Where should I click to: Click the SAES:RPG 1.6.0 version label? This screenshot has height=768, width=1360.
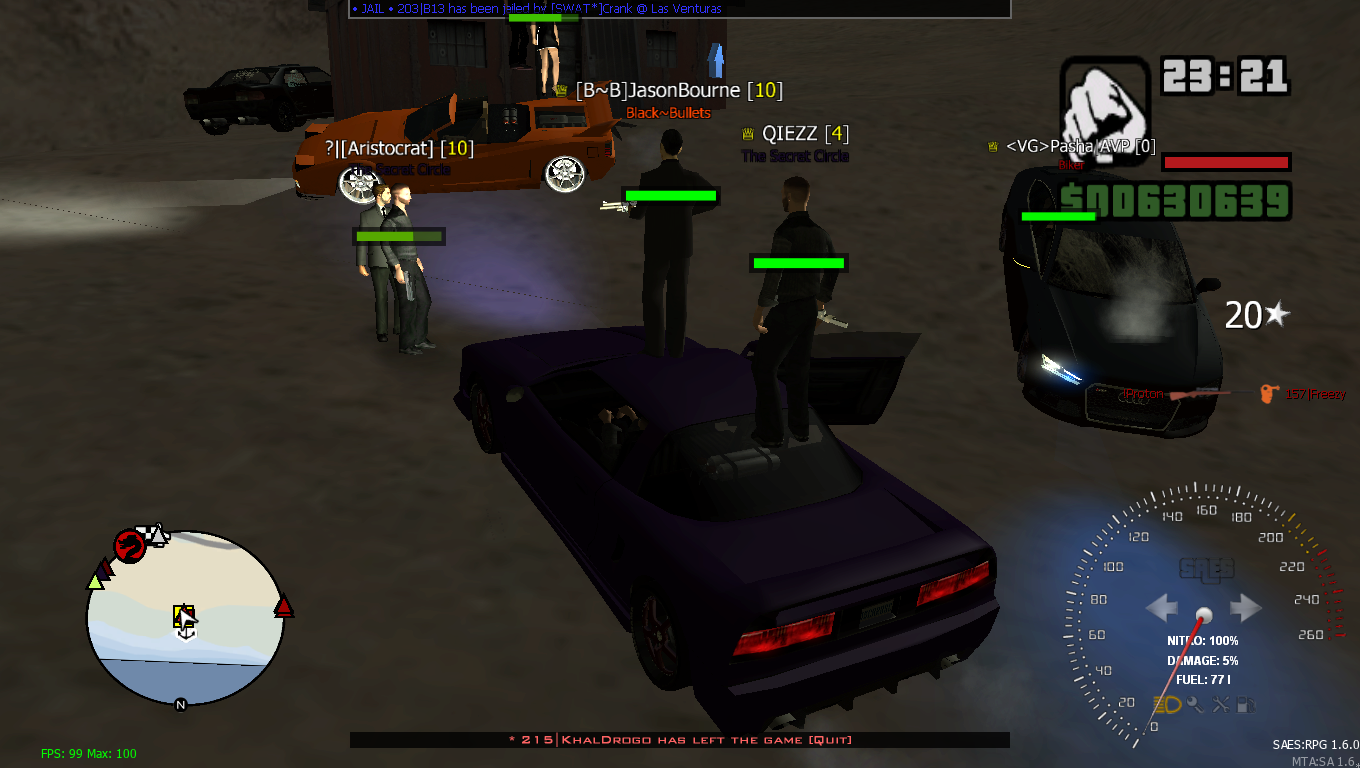coord(1313,744)
